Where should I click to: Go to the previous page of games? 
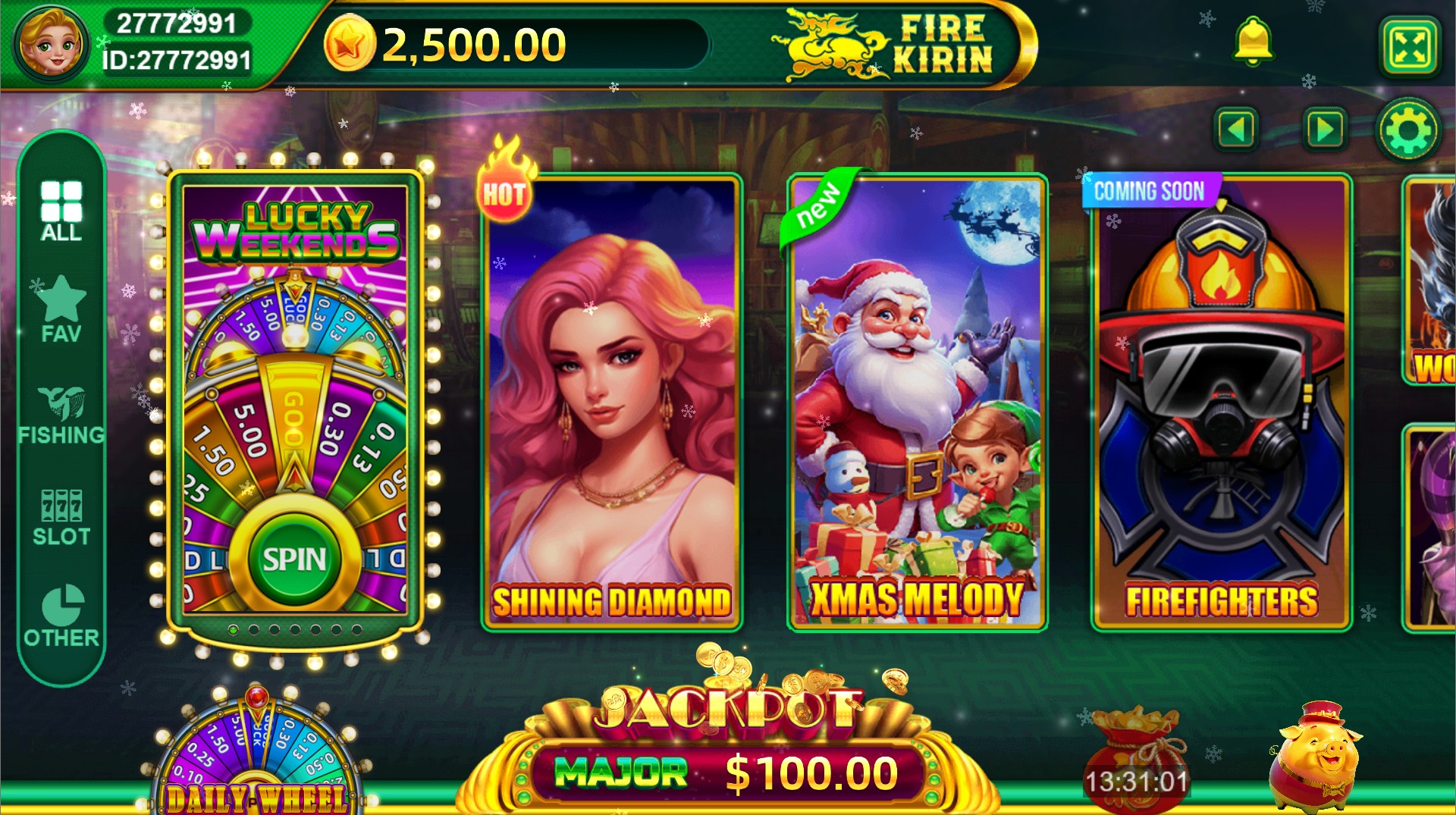point(1236,130)
